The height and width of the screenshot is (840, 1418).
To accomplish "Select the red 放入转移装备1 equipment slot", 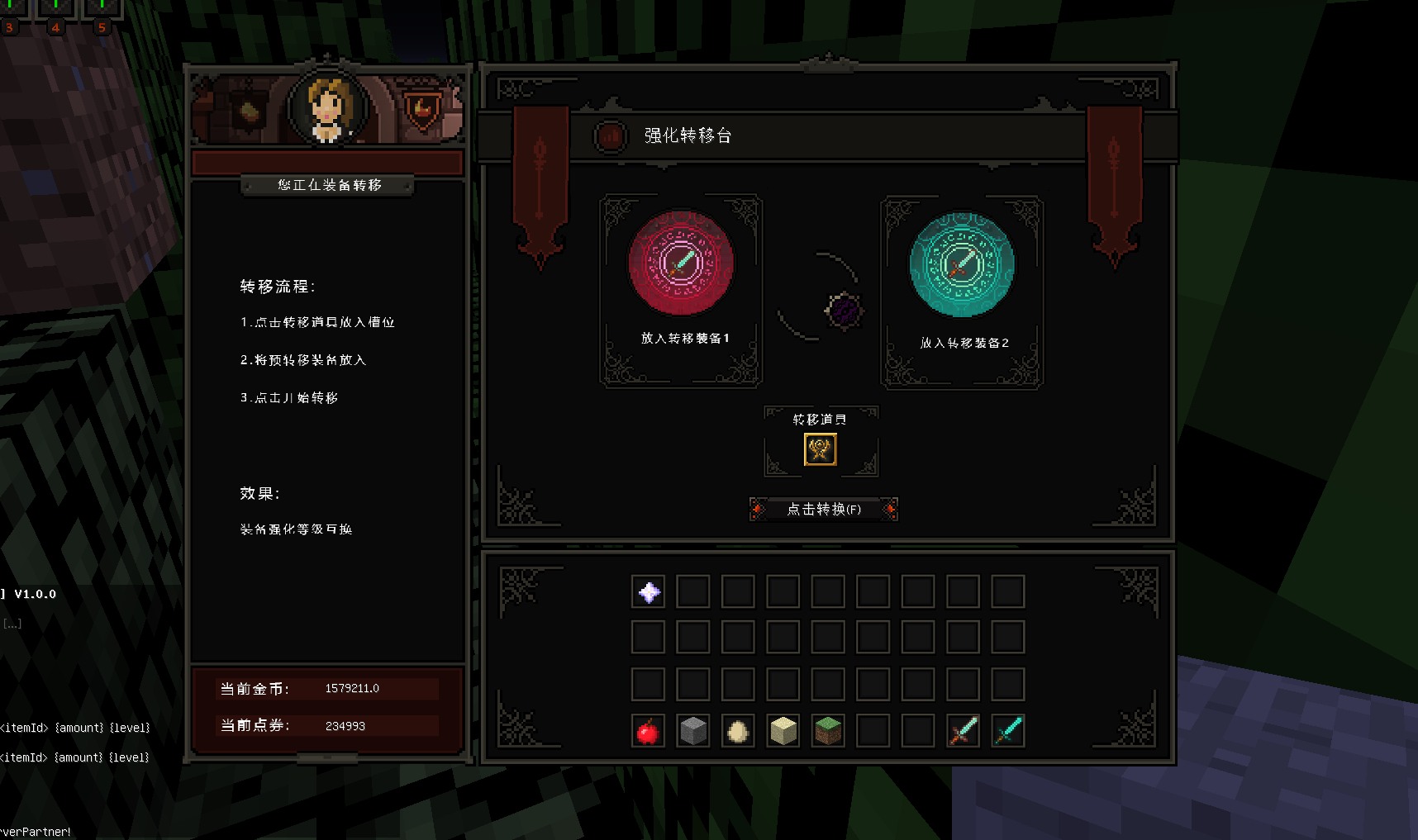I will 681,263.
